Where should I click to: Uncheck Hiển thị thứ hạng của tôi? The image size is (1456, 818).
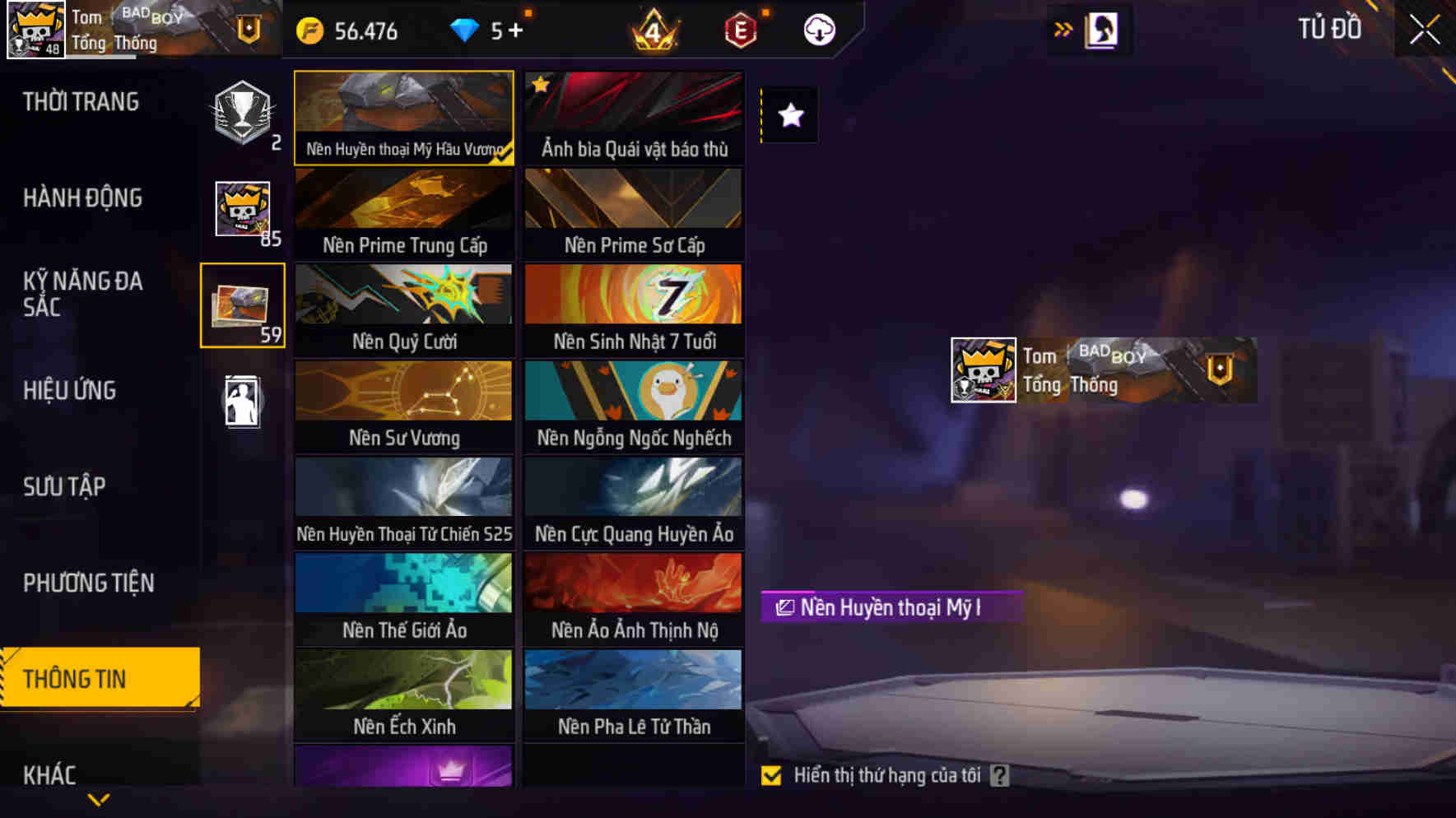click(772, 774)
